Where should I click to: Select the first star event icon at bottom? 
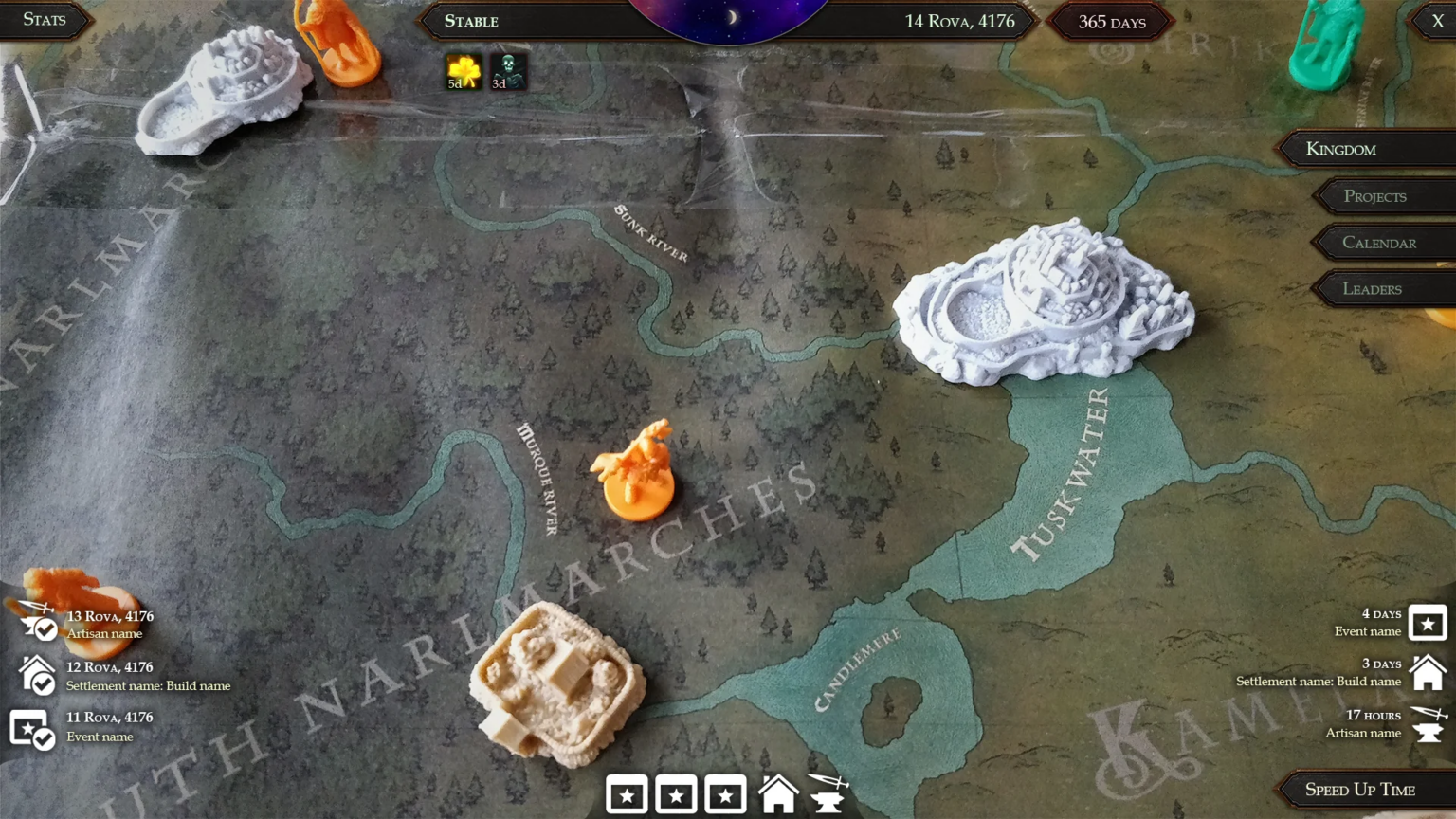(x=627, y=794)
